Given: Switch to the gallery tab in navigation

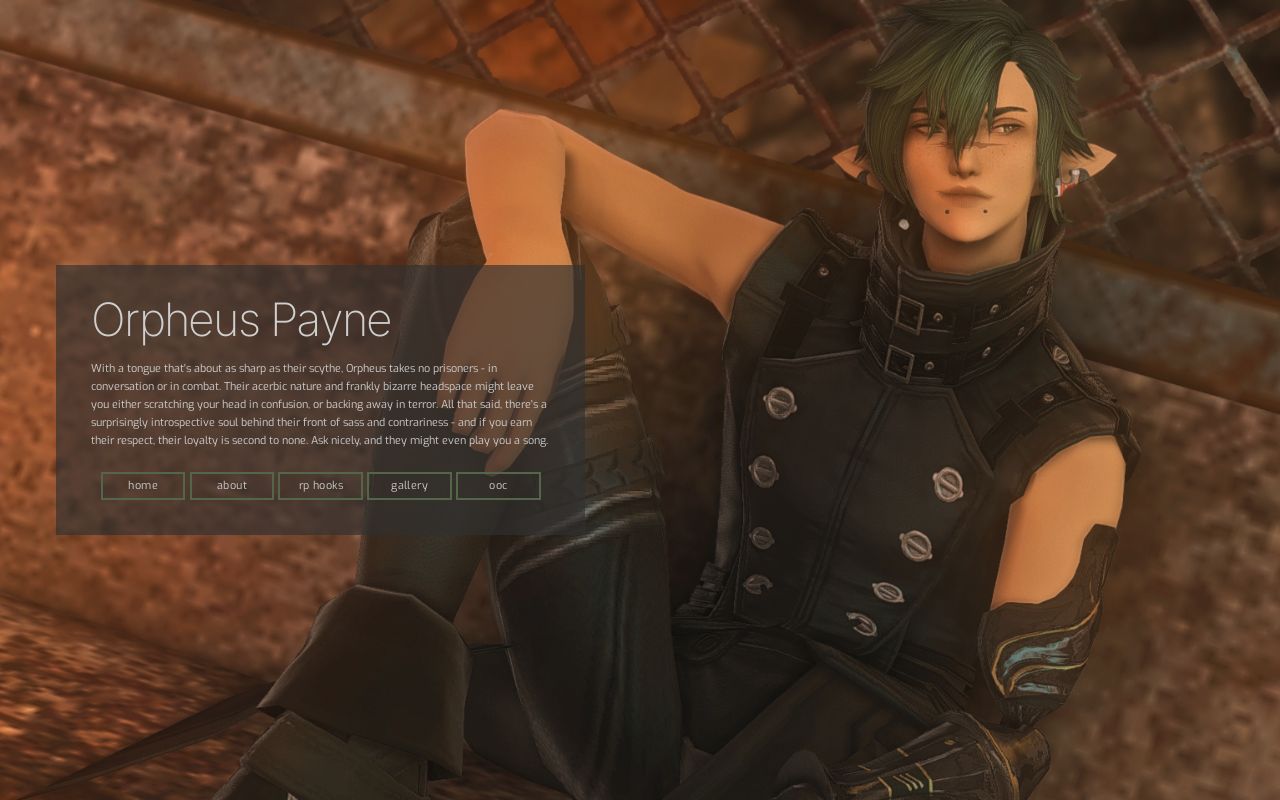Looking at the screenshot, I should coord(409,485).
